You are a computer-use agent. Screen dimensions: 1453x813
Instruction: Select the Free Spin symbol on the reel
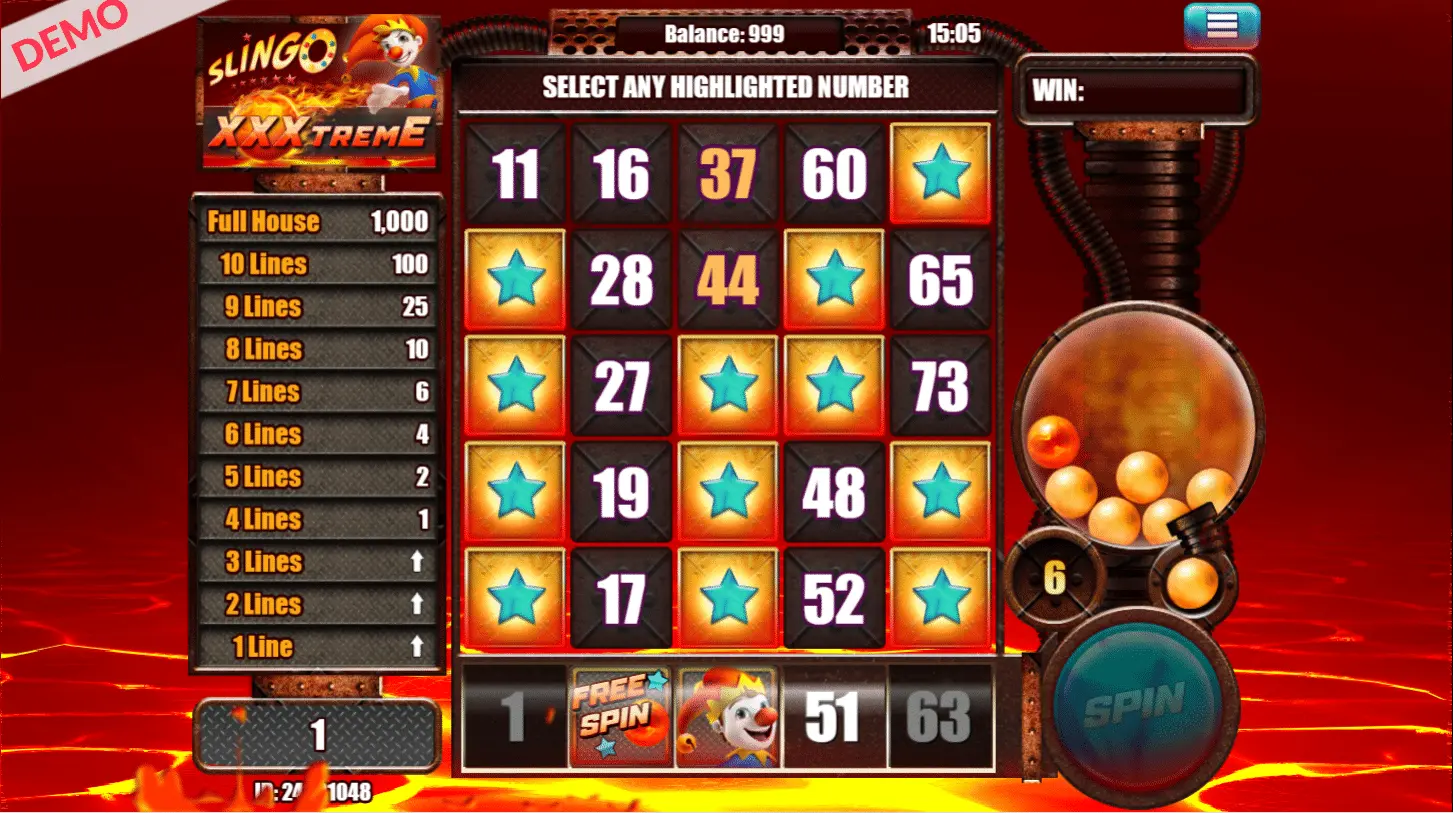[x=620, y=719]
